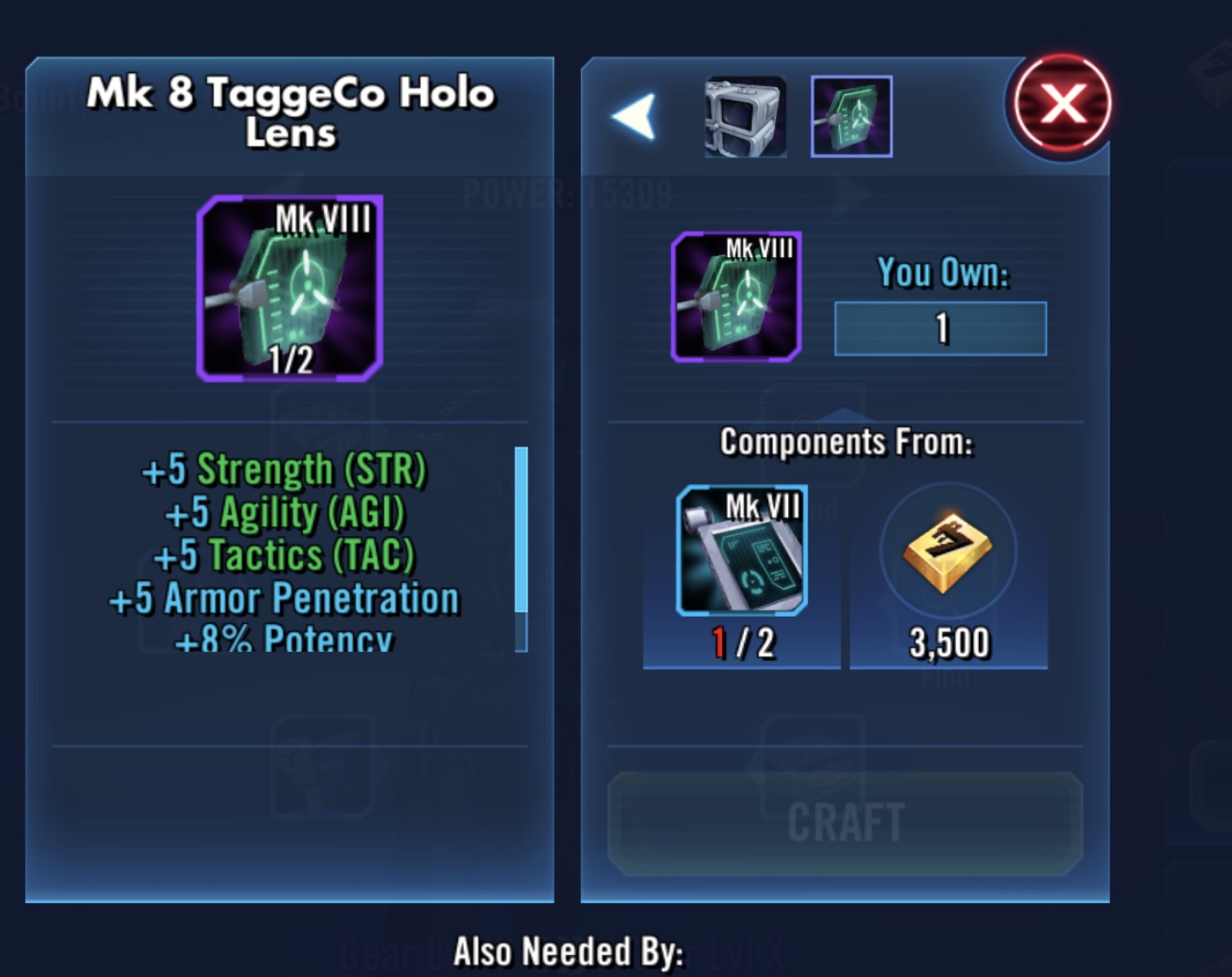Tap the greyed-out CRAFT button
1232x977 pixels.
pos(845,824)
